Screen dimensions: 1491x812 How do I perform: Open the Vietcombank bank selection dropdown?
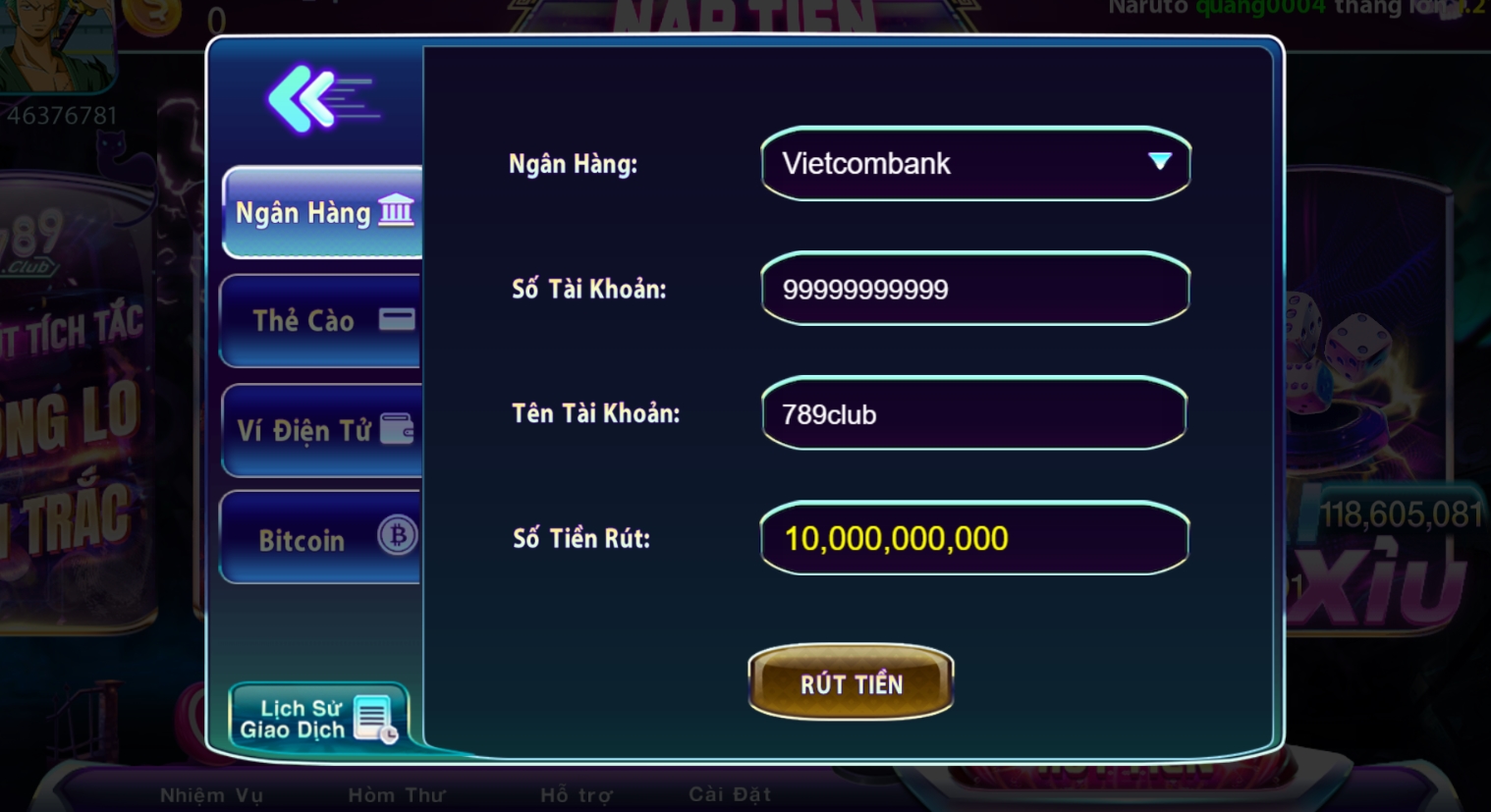tap(975, 164)
